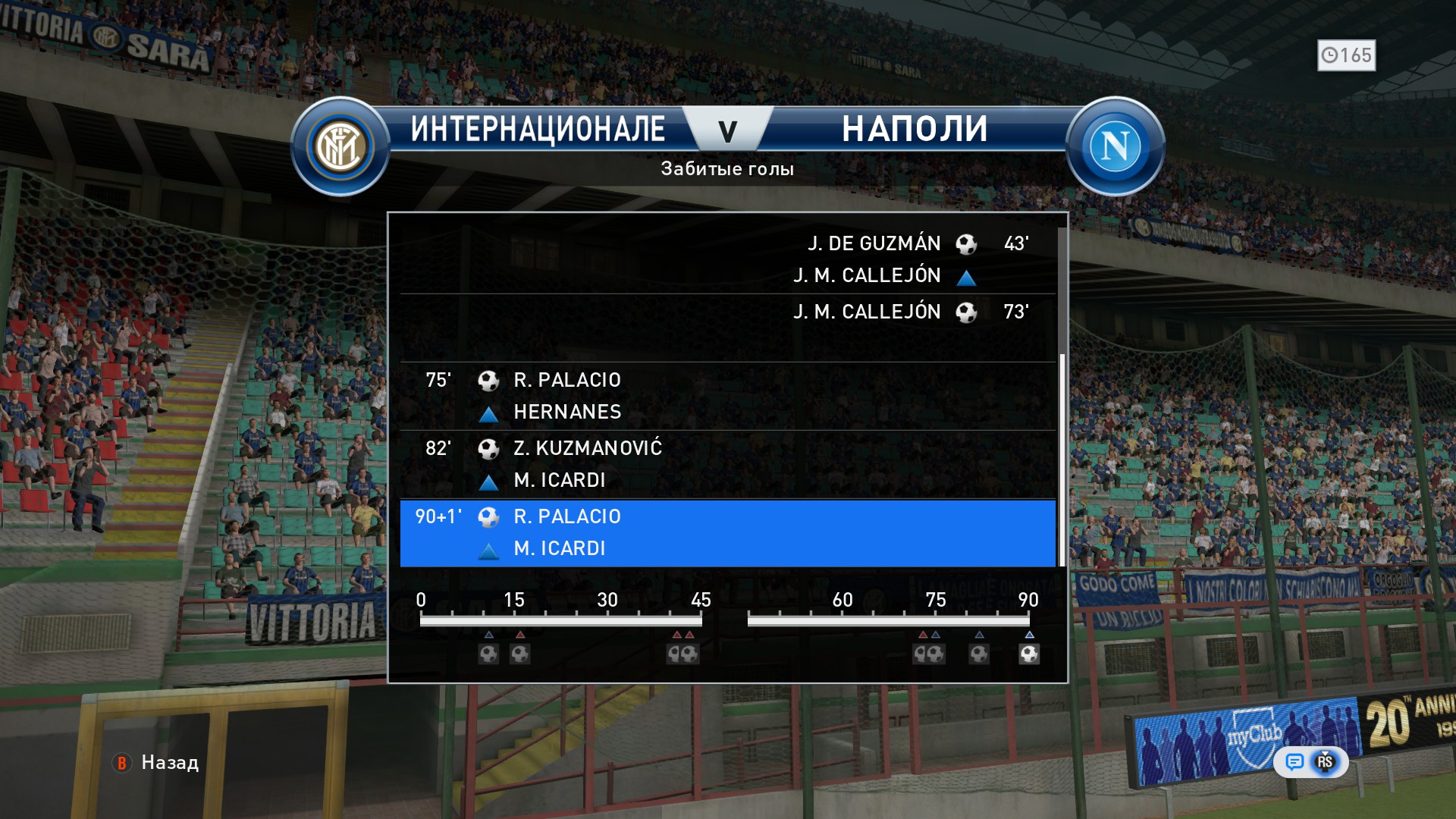The image size is (1456, 819).
Task: Select the final 90-minute goal marker on the timeline
Action: click(1029, 654)
